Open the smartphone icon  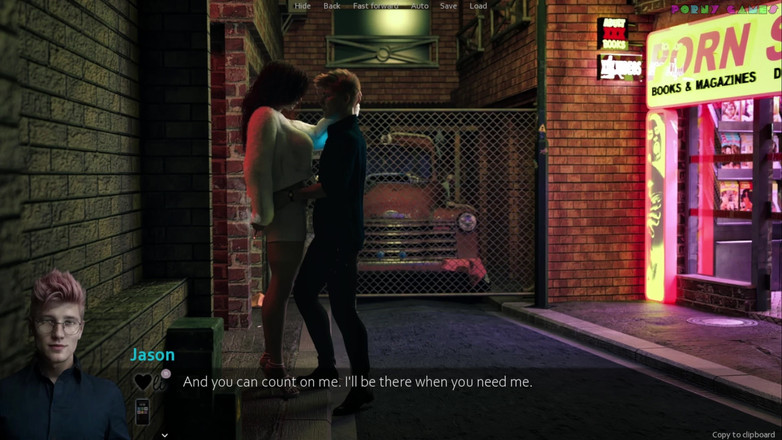coord(142,410)
